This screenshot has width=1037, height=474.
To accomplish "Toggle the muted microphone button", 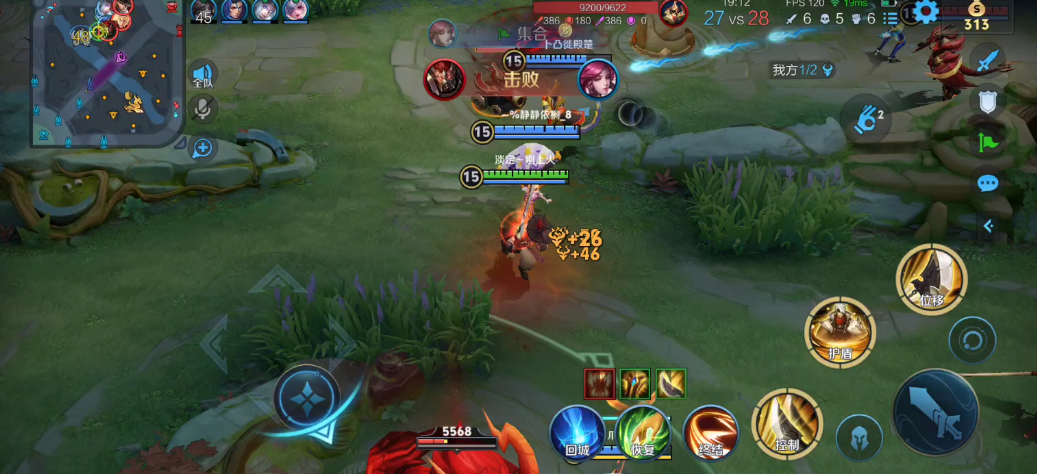I will [x=203, y=108].
